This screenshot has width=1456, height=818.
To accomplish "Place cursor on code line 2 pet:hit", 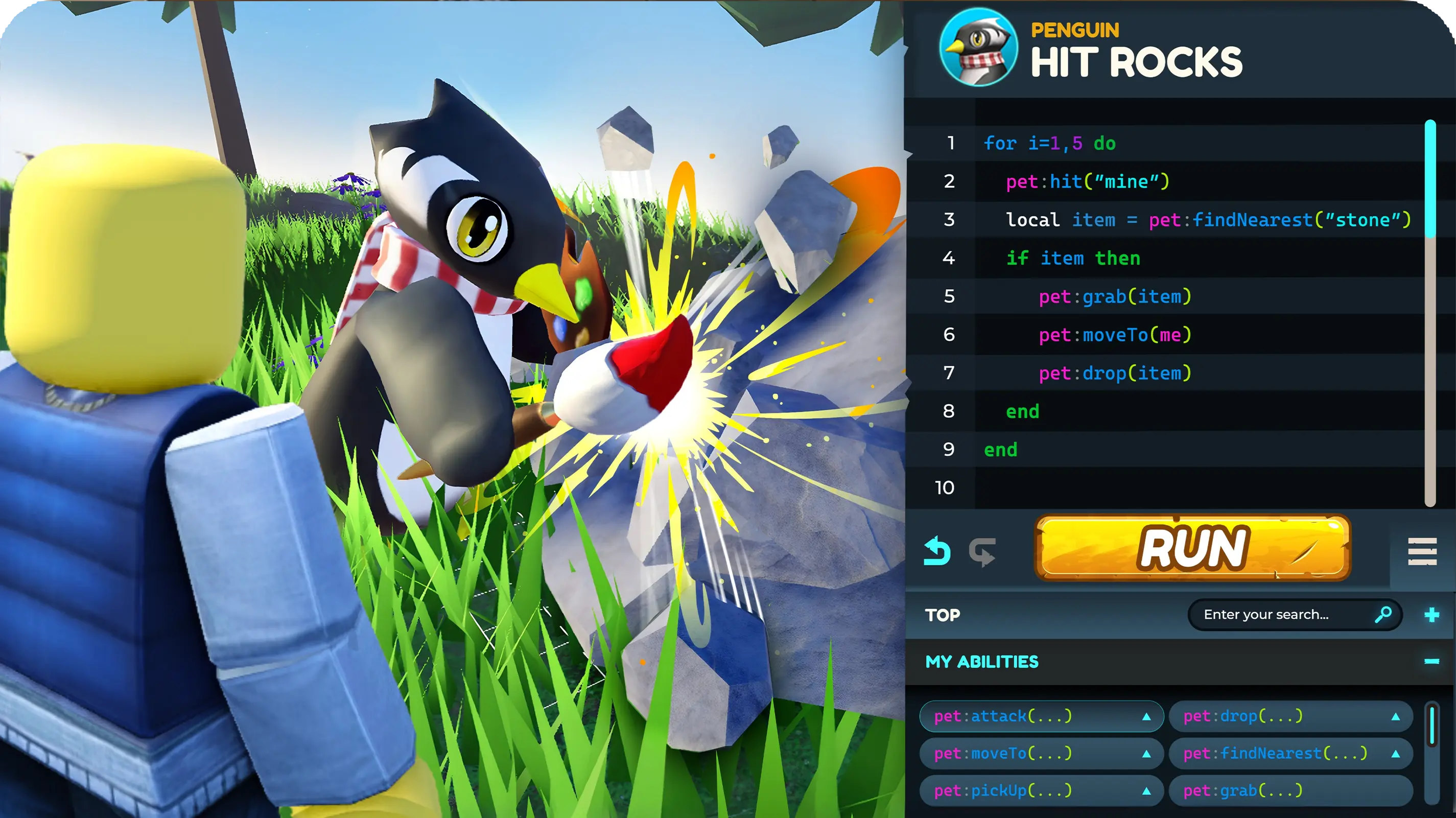I will pos(1087,181).
